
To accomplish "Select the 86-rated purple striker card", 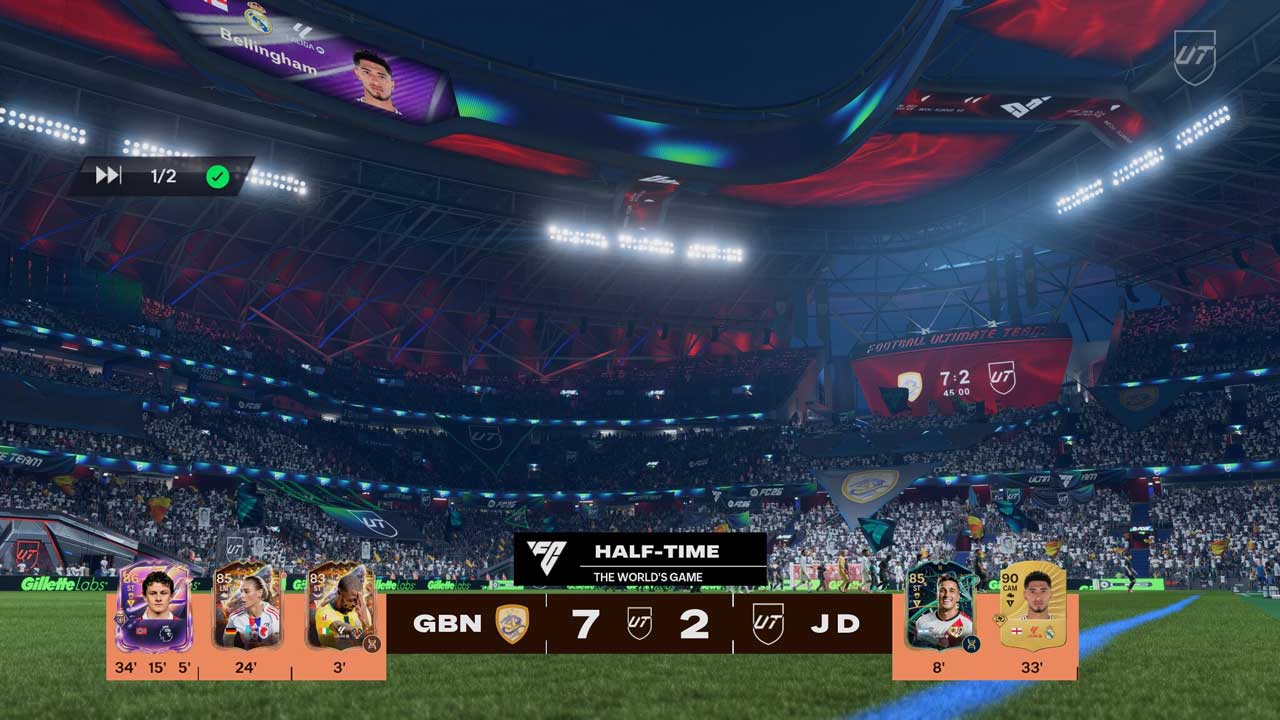I will tap(152, 608).
